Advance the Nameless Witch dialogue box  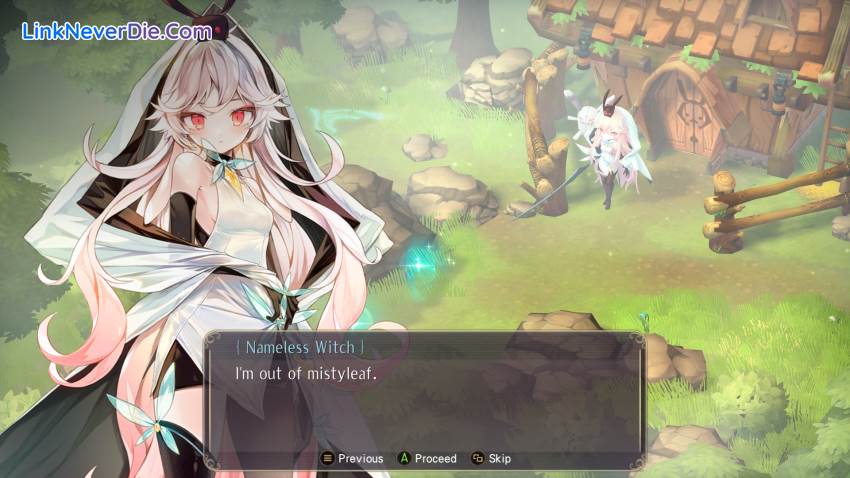pyautogui.click(x=427, y=458)
